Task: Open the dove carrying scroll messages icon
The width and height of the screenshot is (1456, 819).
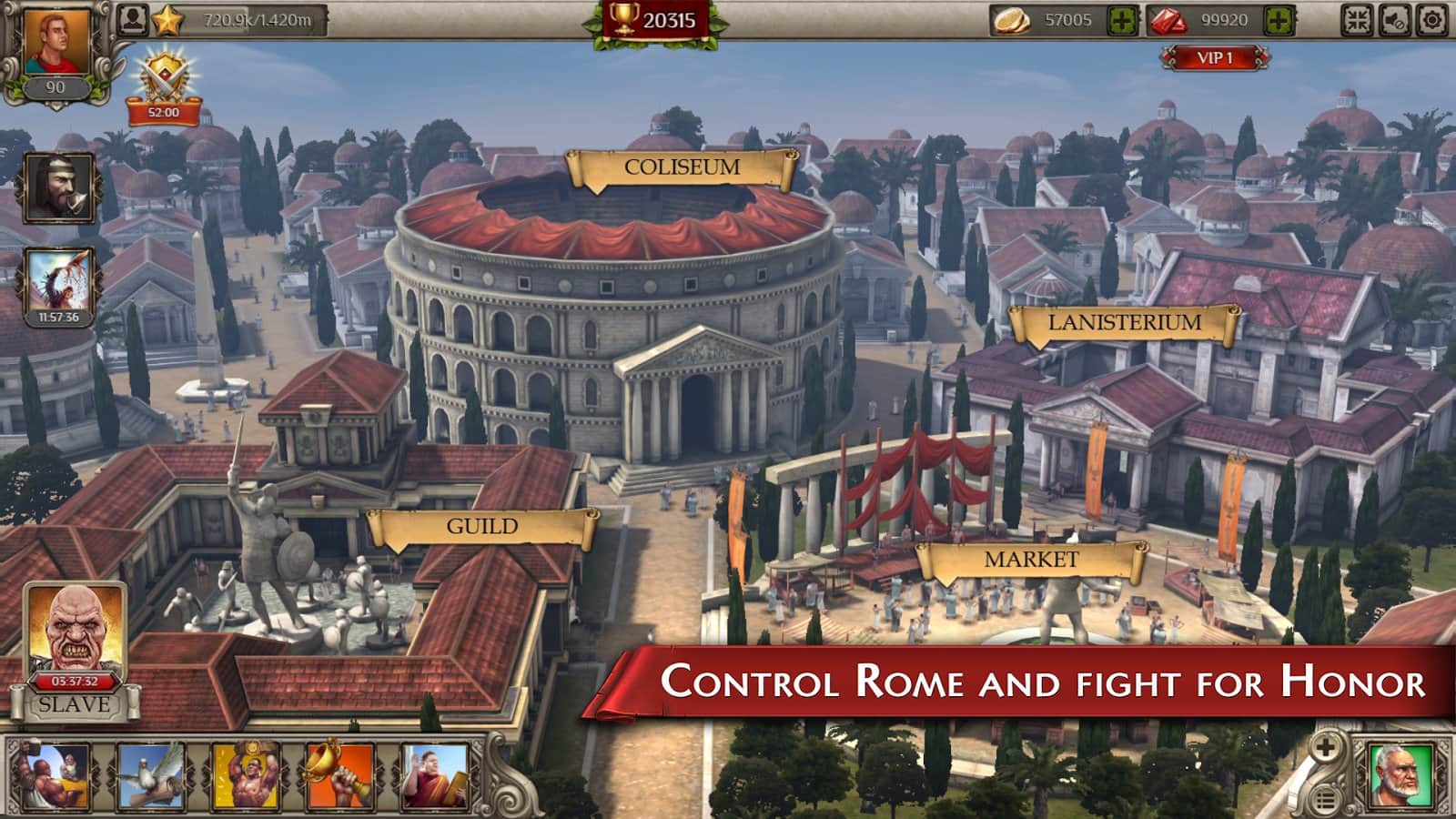Action: [150, 776]
